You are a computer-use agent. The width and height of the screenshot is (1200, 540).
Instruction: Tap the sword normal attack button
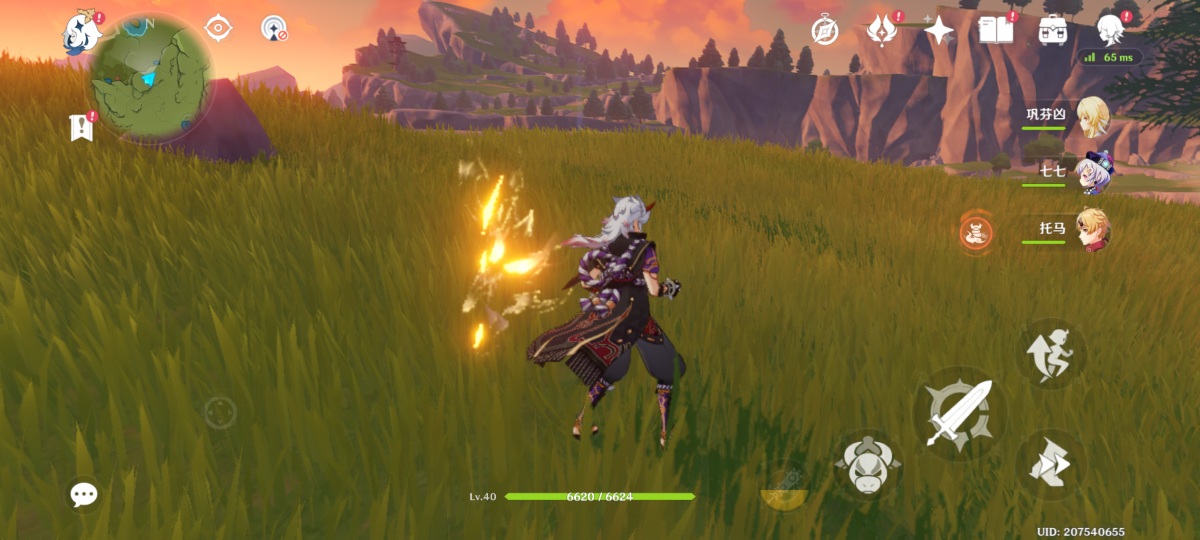(x=959, y=413)
